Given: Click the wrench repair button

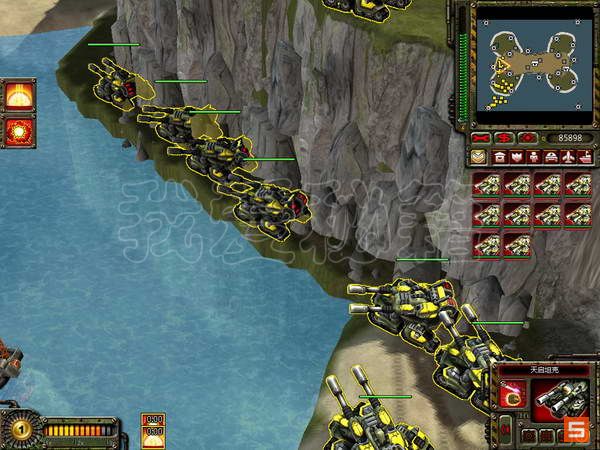Looking at the screenshot, I should click(x=482, y=137).
